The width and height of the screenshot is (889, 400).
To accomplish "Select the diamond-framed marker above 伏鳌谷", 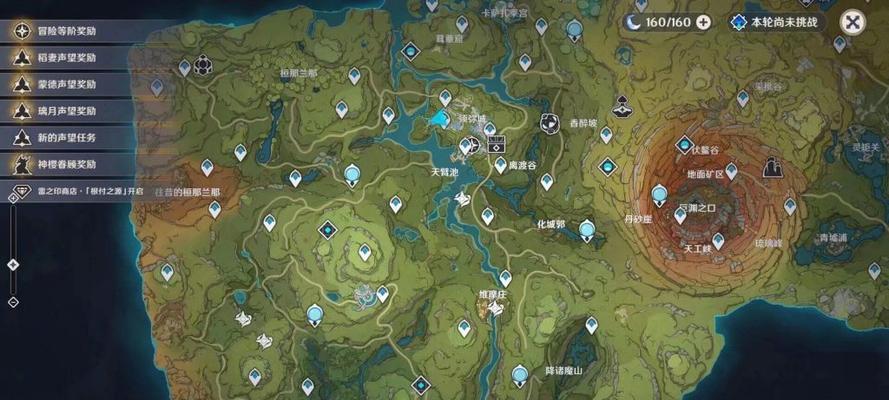I will click(x=684, y=145).
